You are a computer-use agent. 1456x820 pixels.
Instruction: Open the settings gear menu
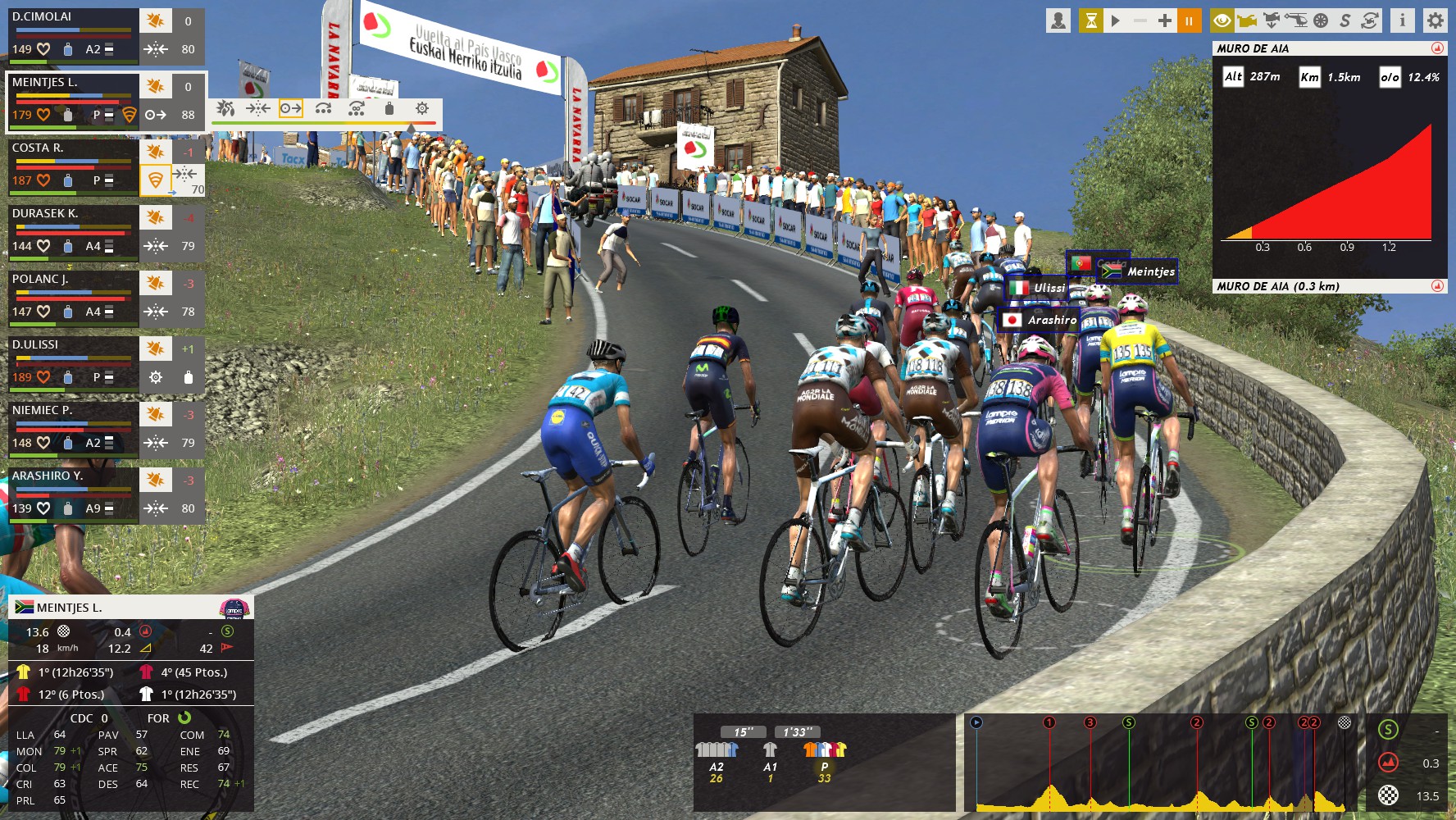[x=1435, y=20]
